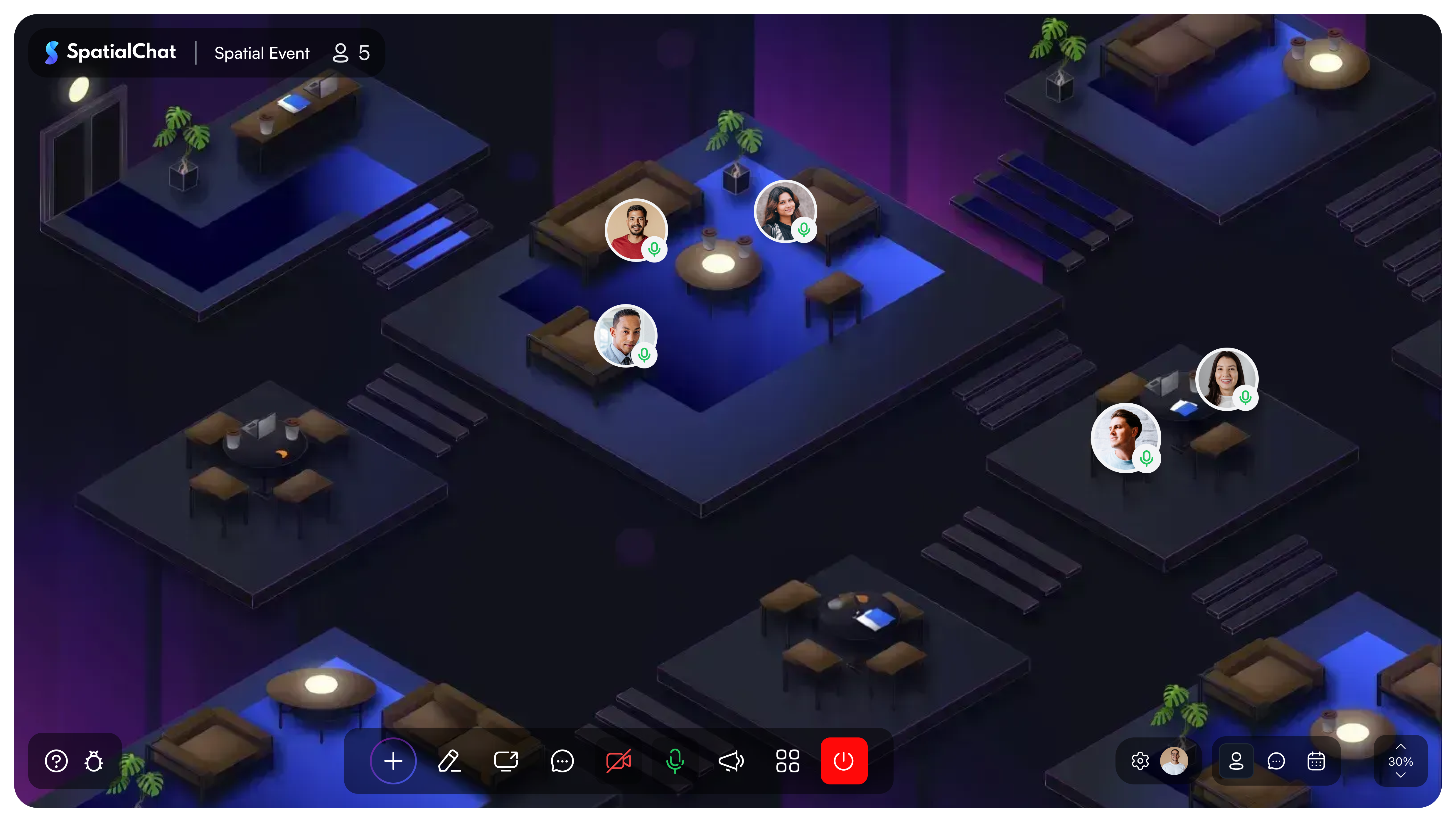Mute the green microphone
This screenshot has height=822, width=1456.
(x=675, y=761)
